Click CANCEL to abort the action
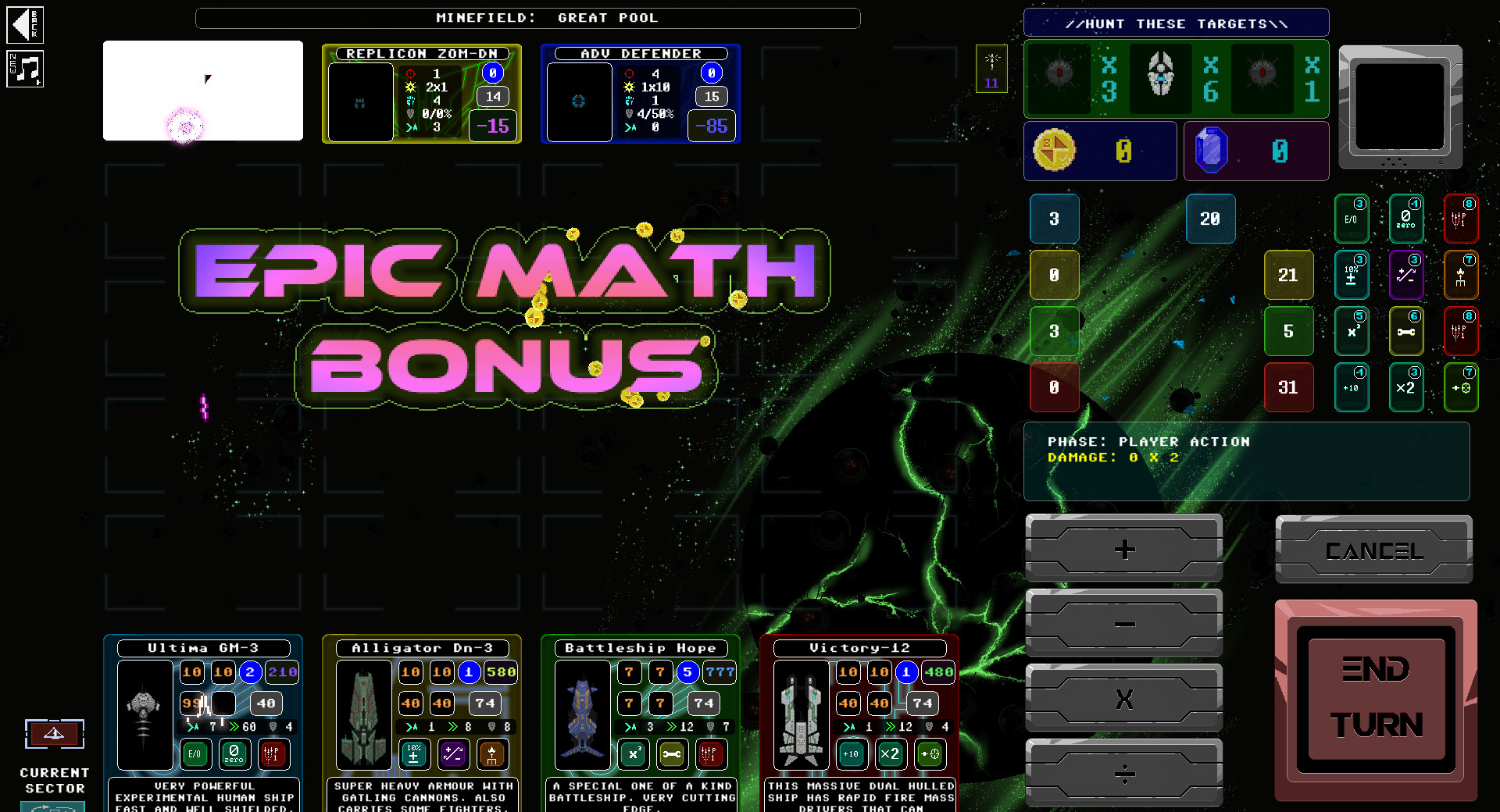The height and width of the screenshot is (812, 1500). click(1374, 550)
